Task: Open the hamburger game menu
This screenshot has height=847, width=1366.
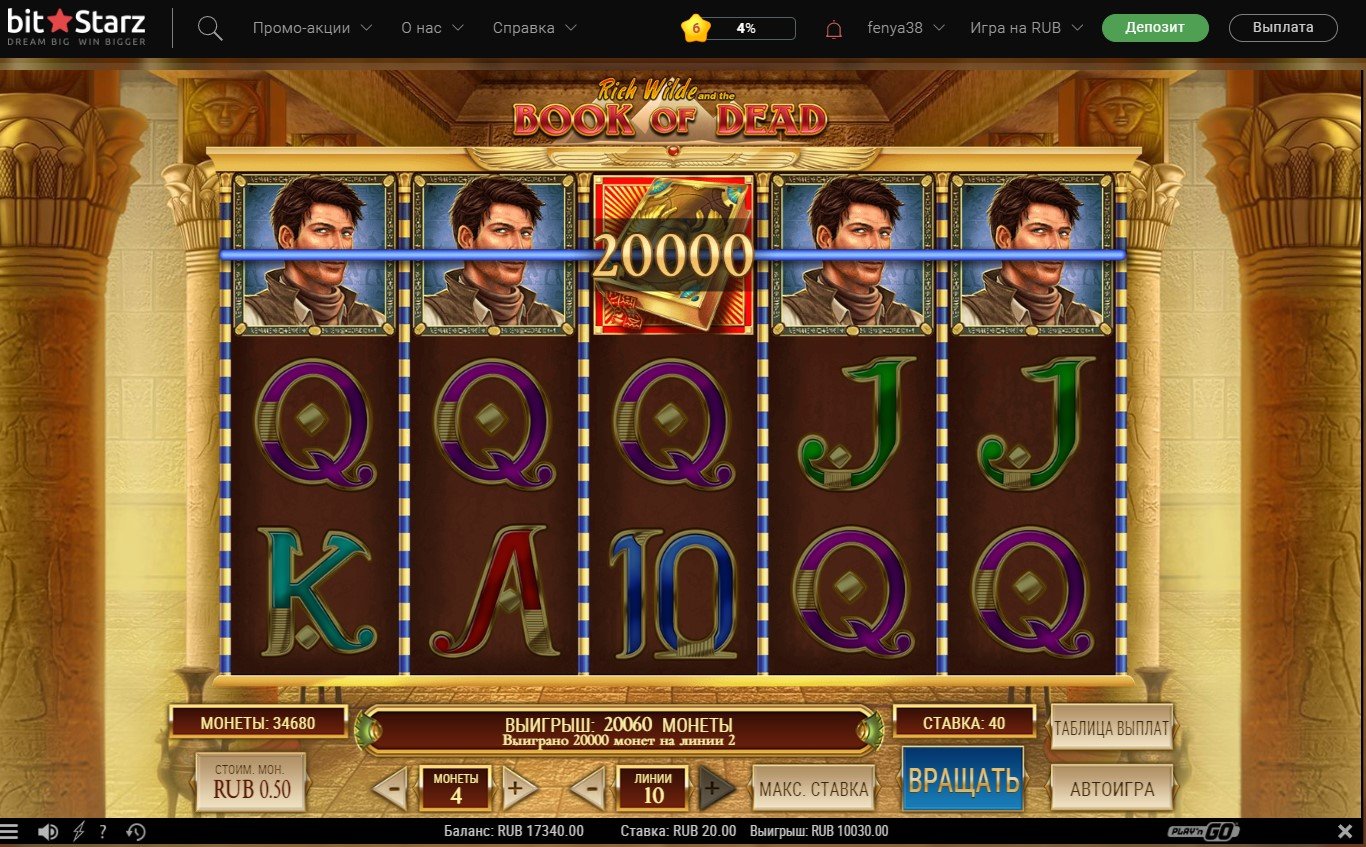Action: pos(10,832)
